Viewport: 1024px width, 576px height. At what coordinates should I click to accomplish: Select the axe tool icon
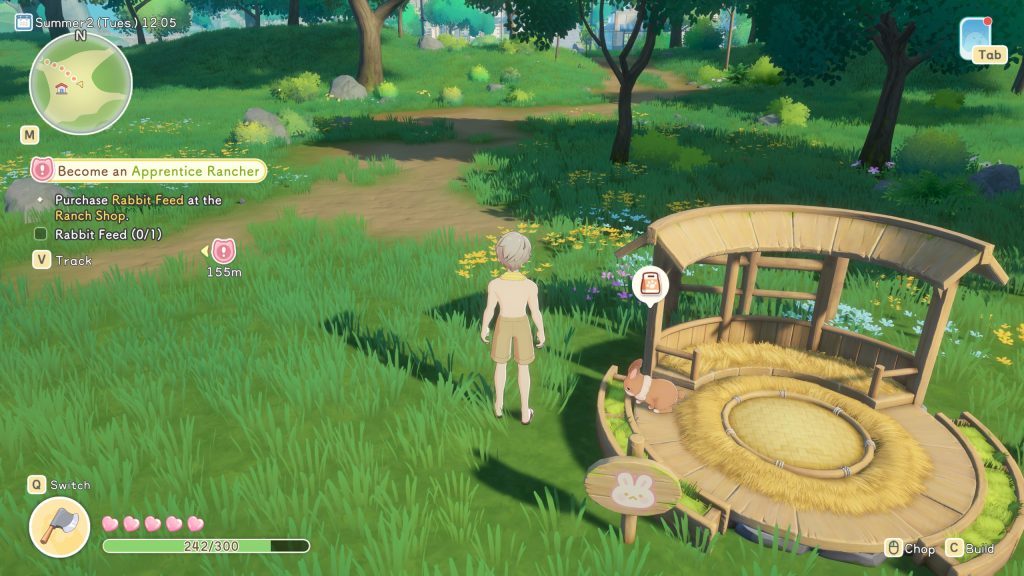pyautogui.click(x=59, y=526)
